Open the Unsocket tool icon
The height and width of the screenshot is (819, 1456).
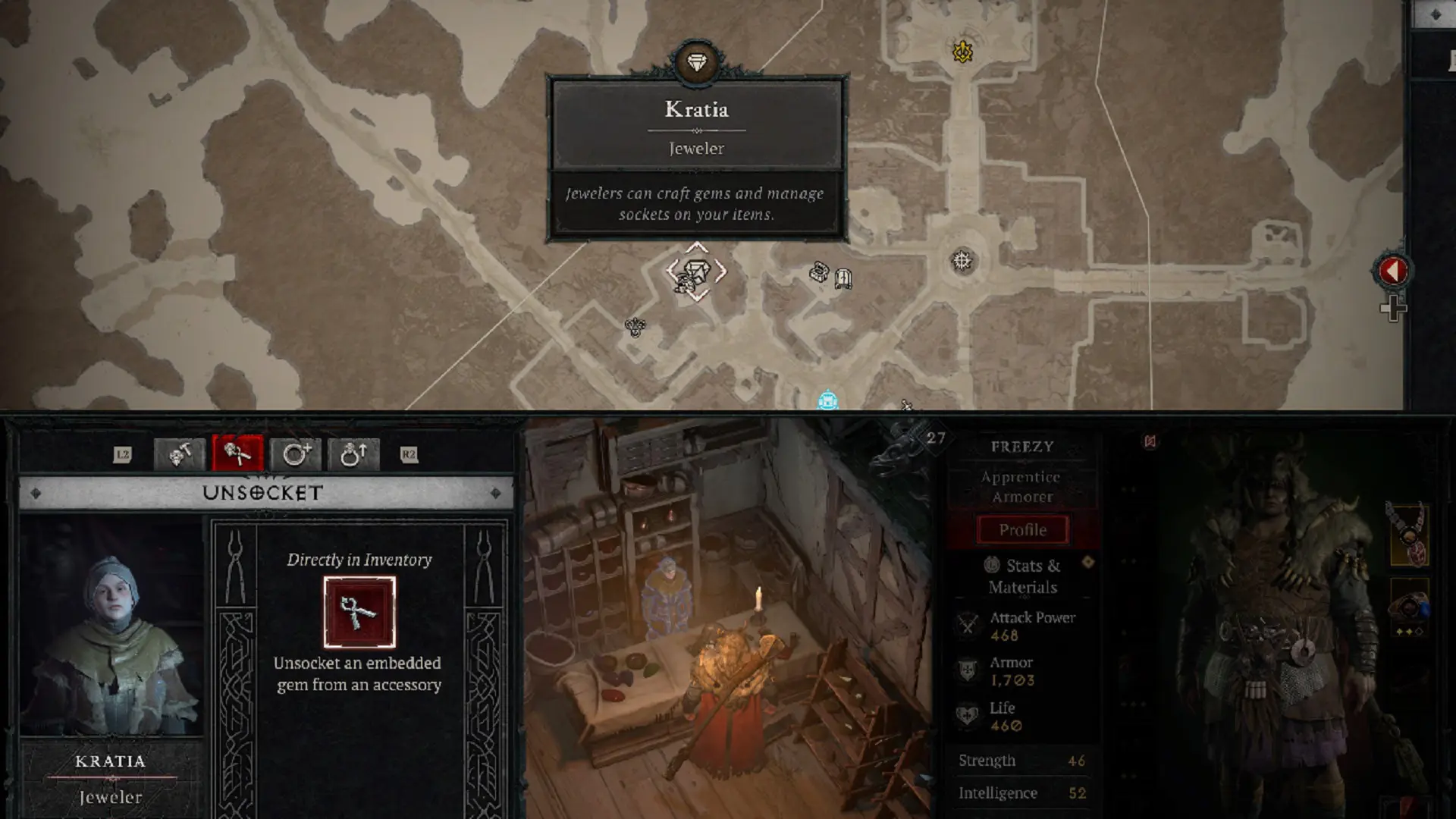[239, 455]
